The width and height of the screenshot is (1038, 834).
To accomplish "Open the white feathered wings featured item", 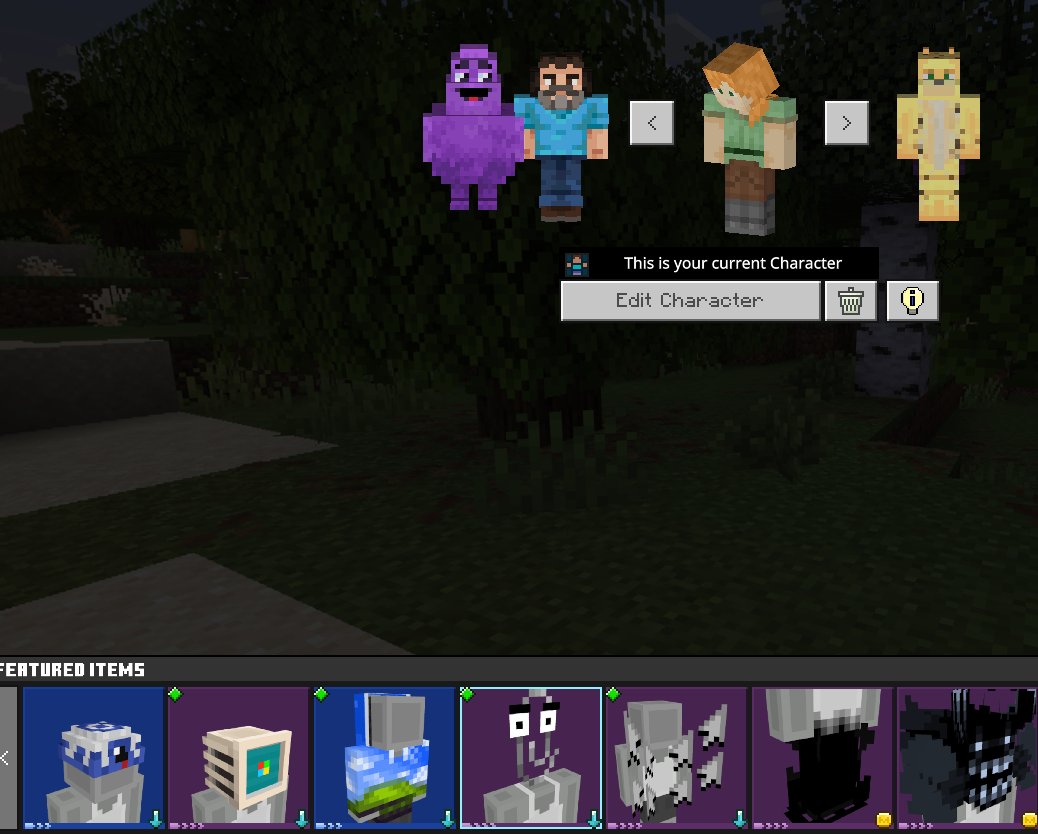I will pos(675,758).
